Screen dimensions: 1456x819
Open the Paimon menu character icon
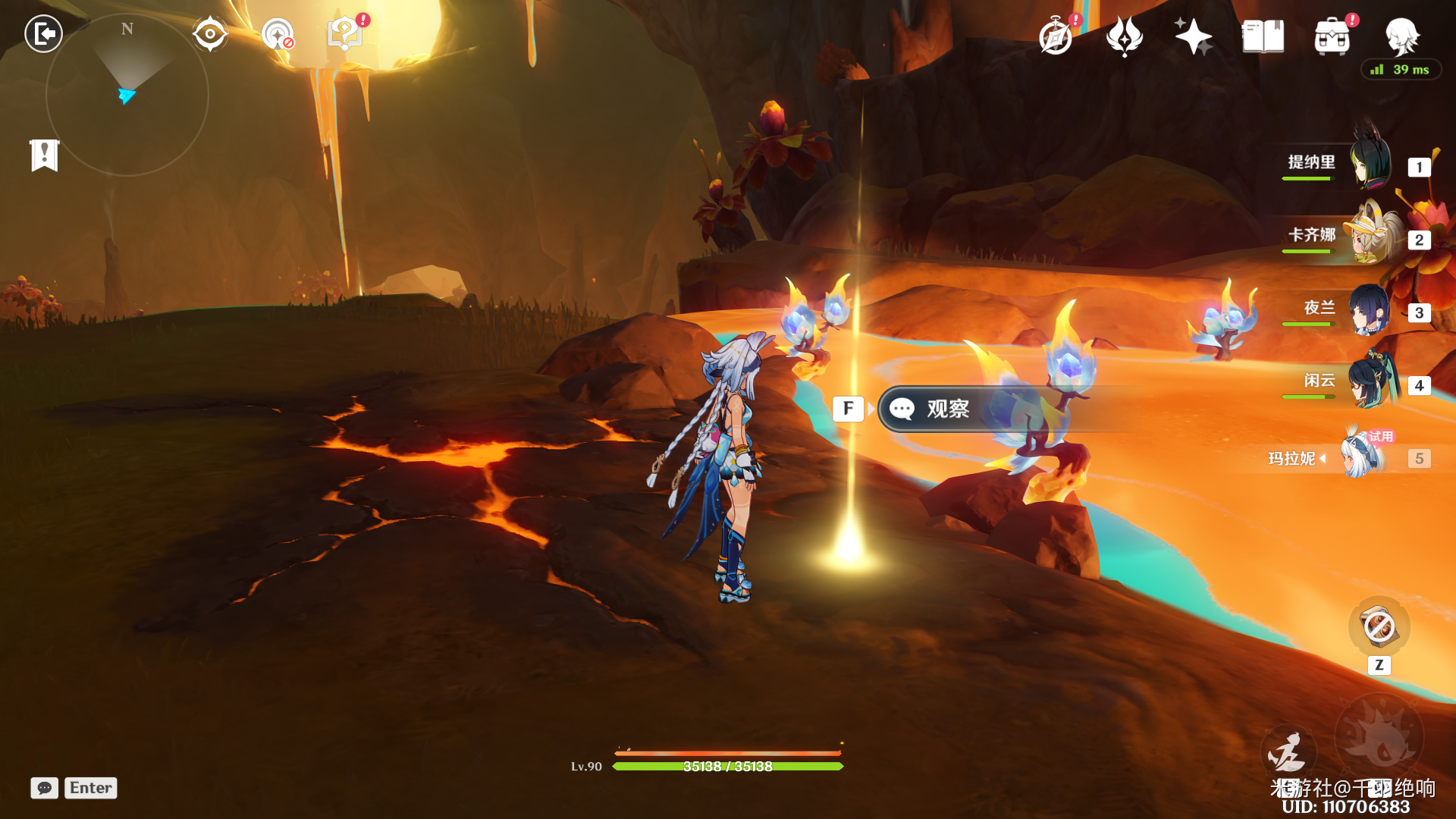pos(1401,35)
